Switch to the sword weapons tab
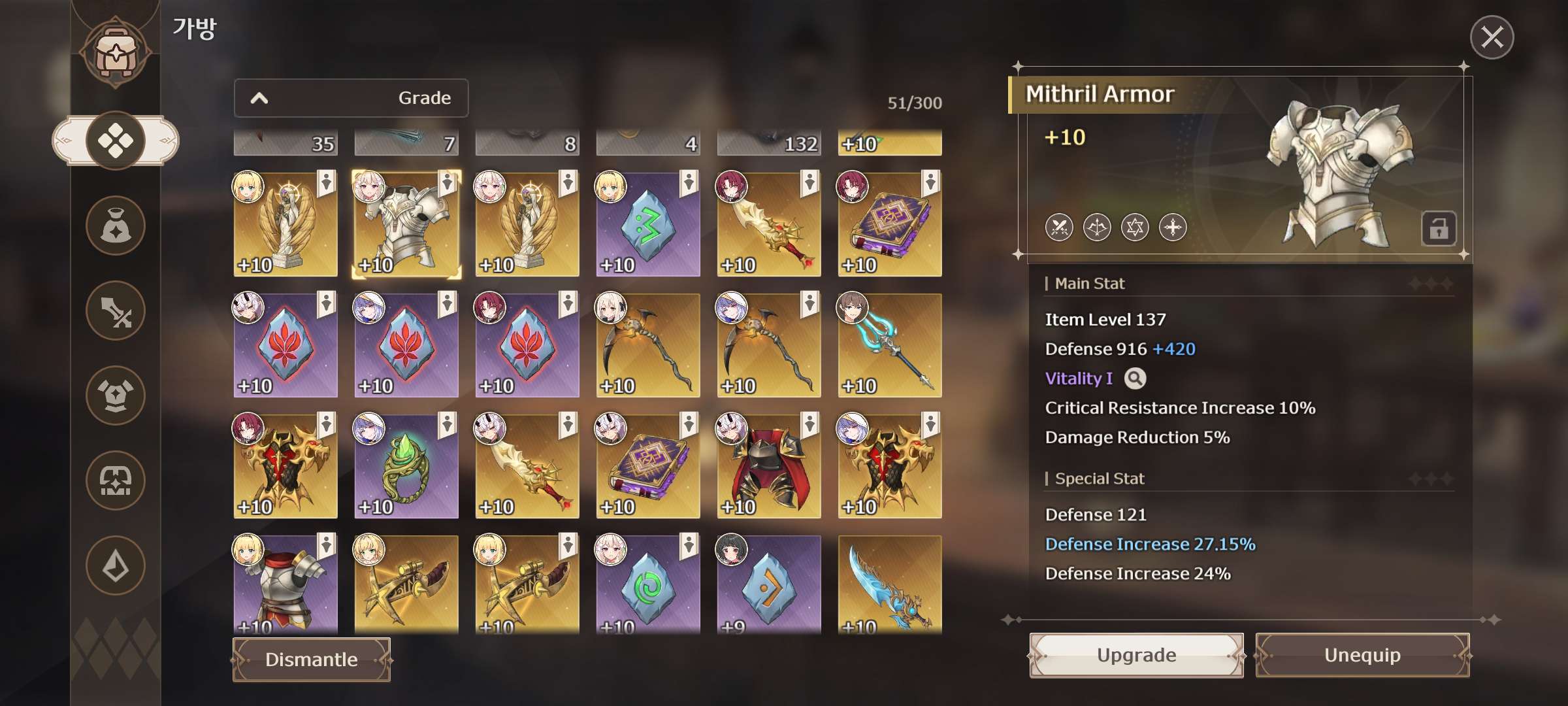This screenshot has height=706, width=1568. click(116, 311)
